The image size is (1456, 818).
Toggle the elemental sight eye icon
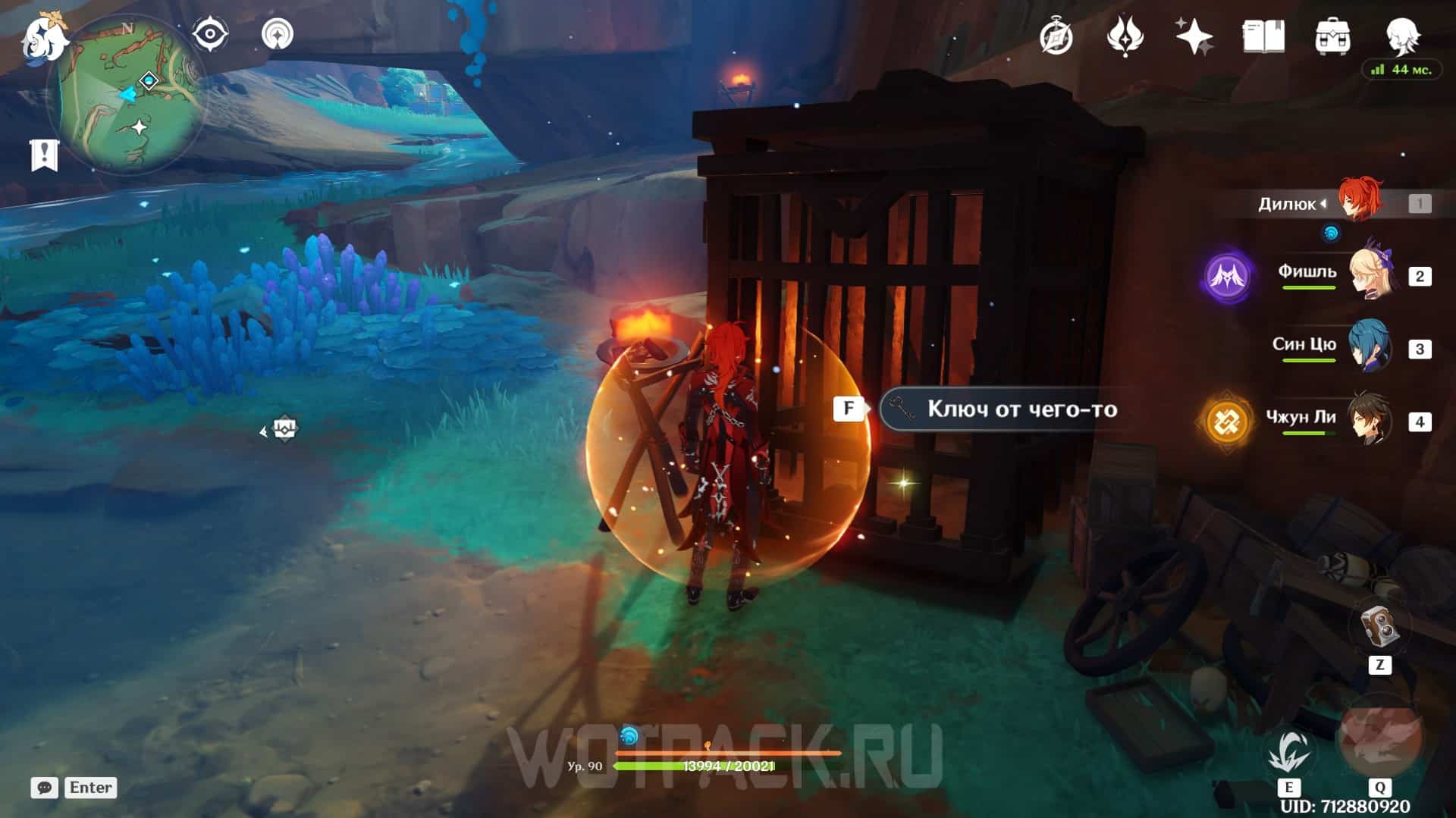tap(210, 35)
